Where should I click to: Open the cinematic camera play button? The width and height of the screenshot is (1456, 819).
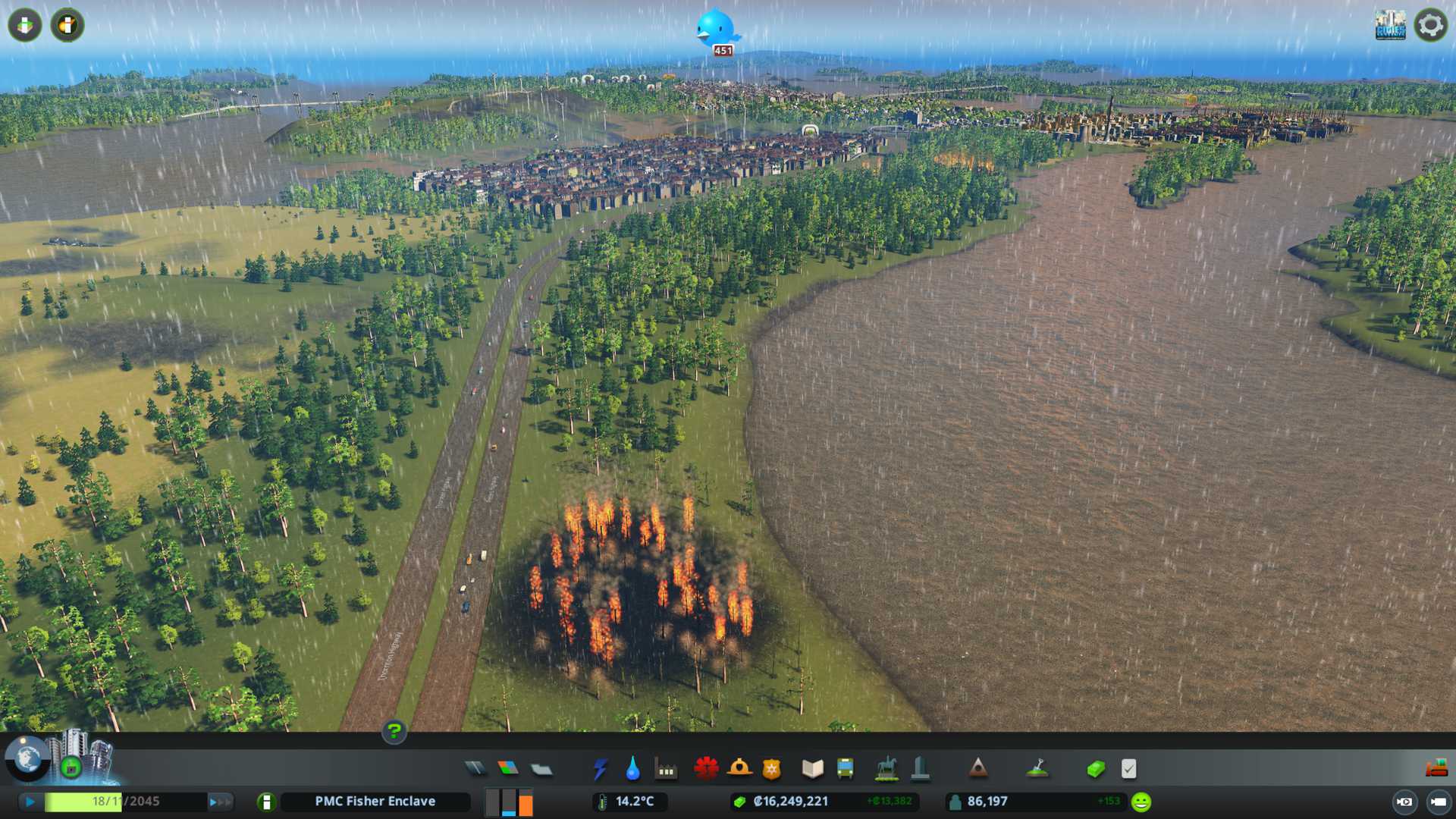tap(1438, 802)
